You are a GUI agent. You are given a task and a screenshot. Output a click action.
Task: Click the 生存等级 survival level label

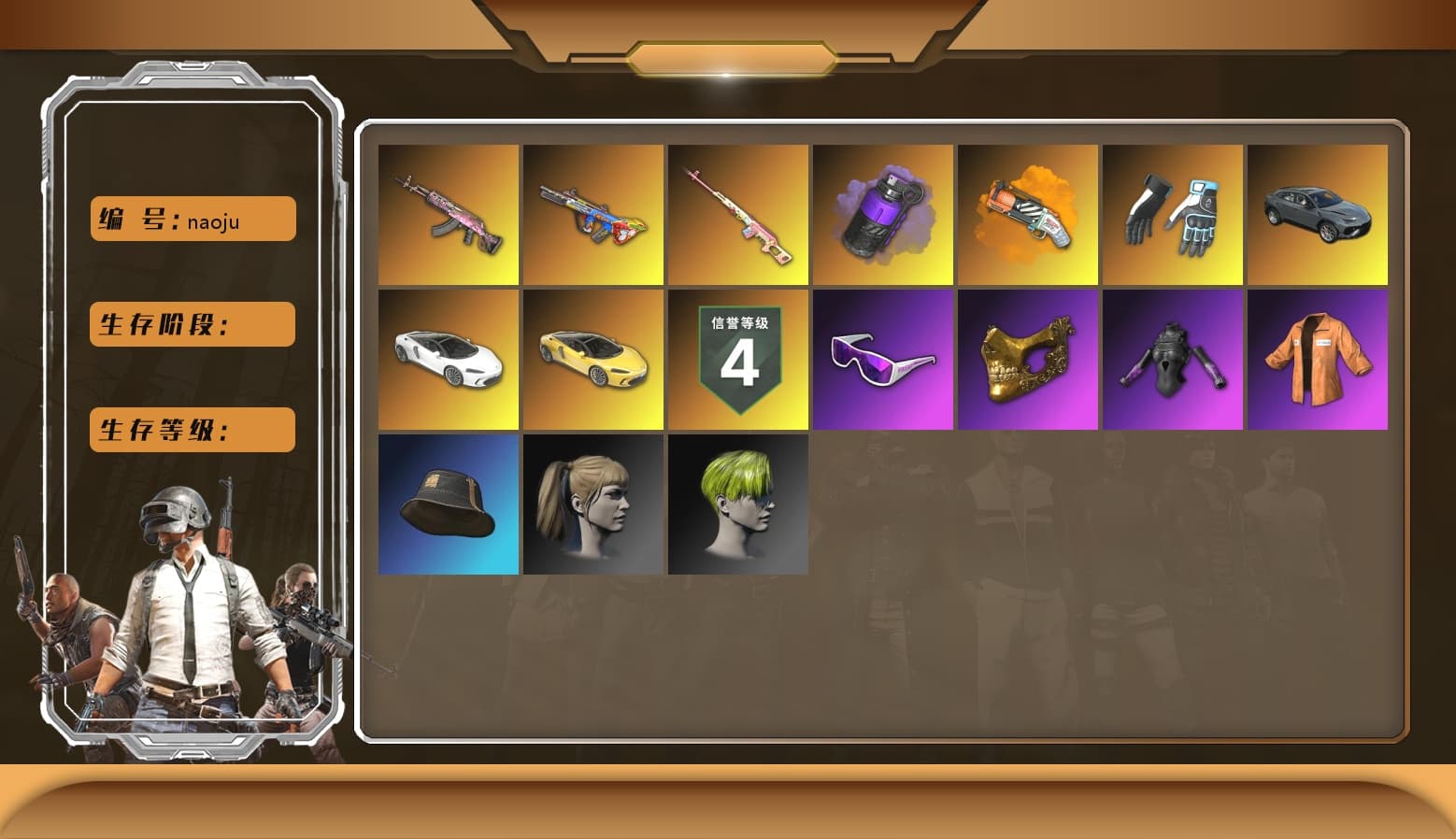tap(191, 430)
